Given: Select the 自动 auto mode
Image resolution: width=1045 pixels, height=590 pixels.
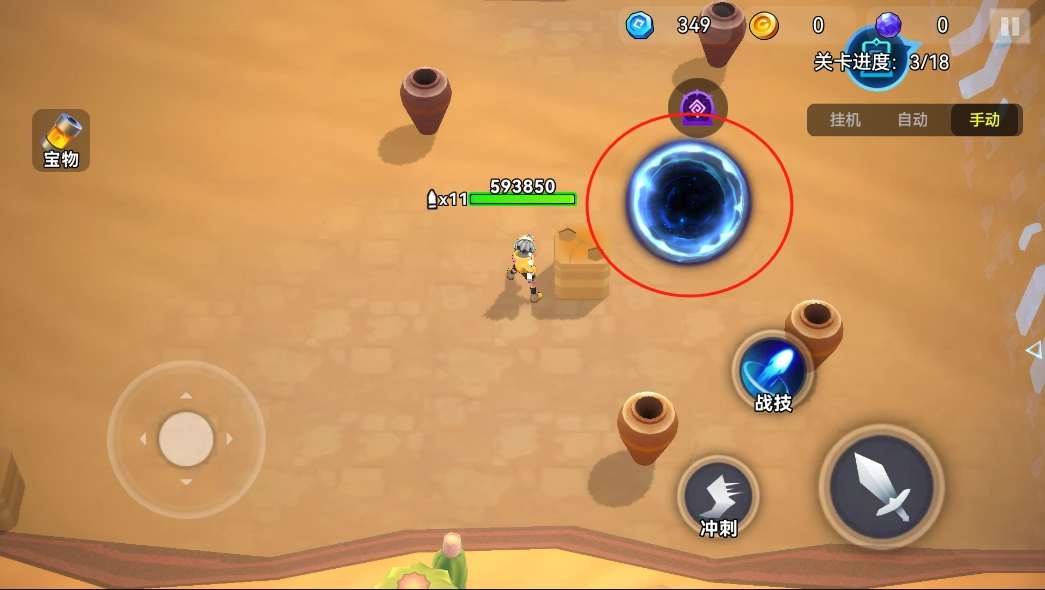Looking at the screenshot, I should 912,120.
